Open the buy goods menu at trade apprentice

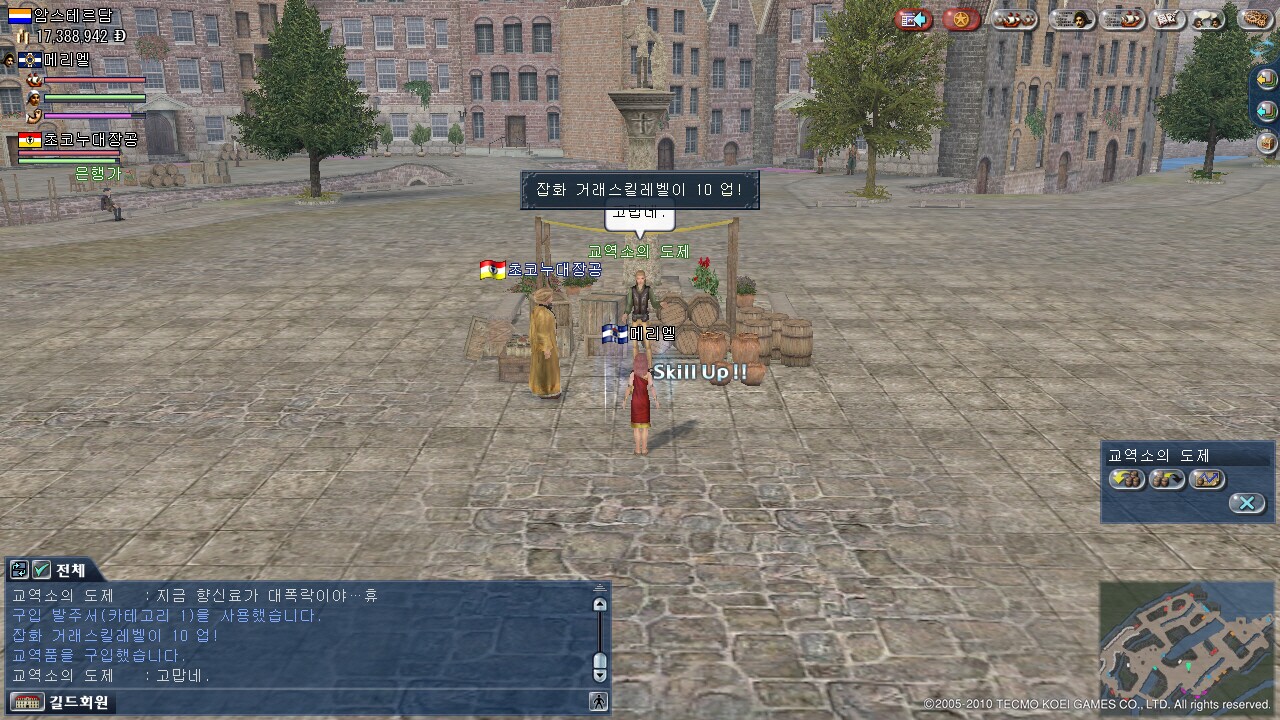click(x=1127, y=478)
